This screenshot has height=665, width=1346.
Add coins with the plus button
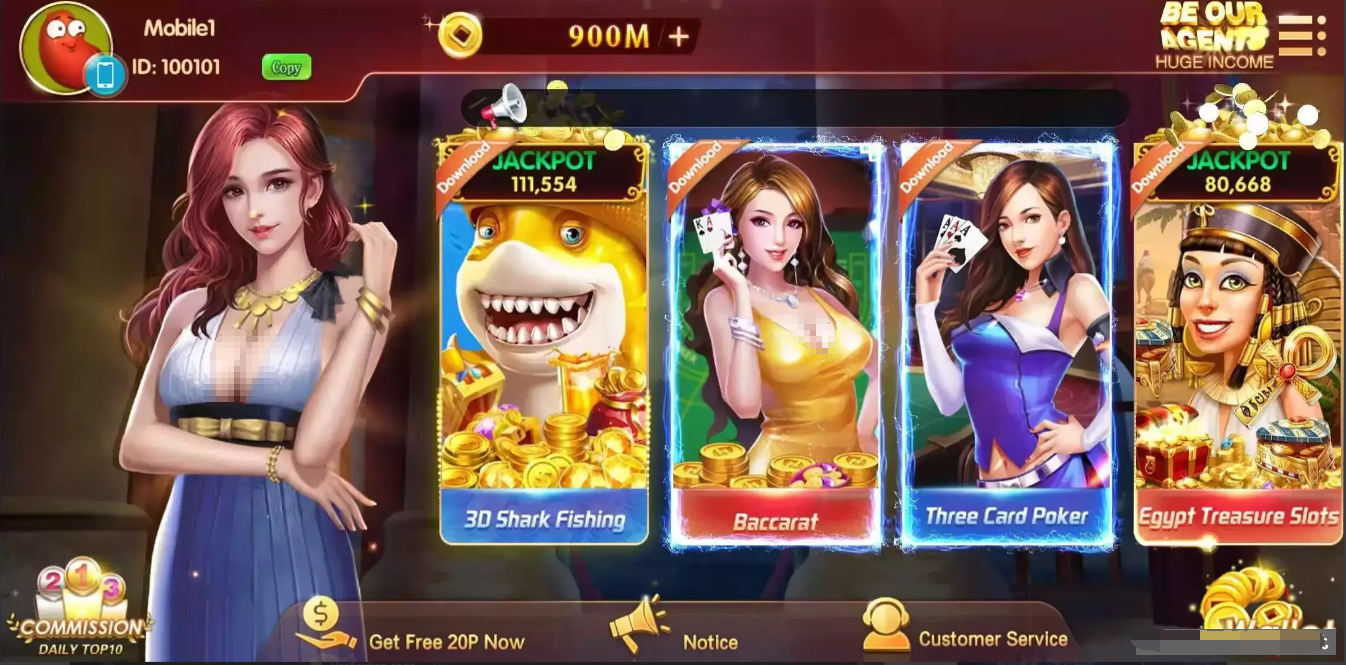(679, 37)
